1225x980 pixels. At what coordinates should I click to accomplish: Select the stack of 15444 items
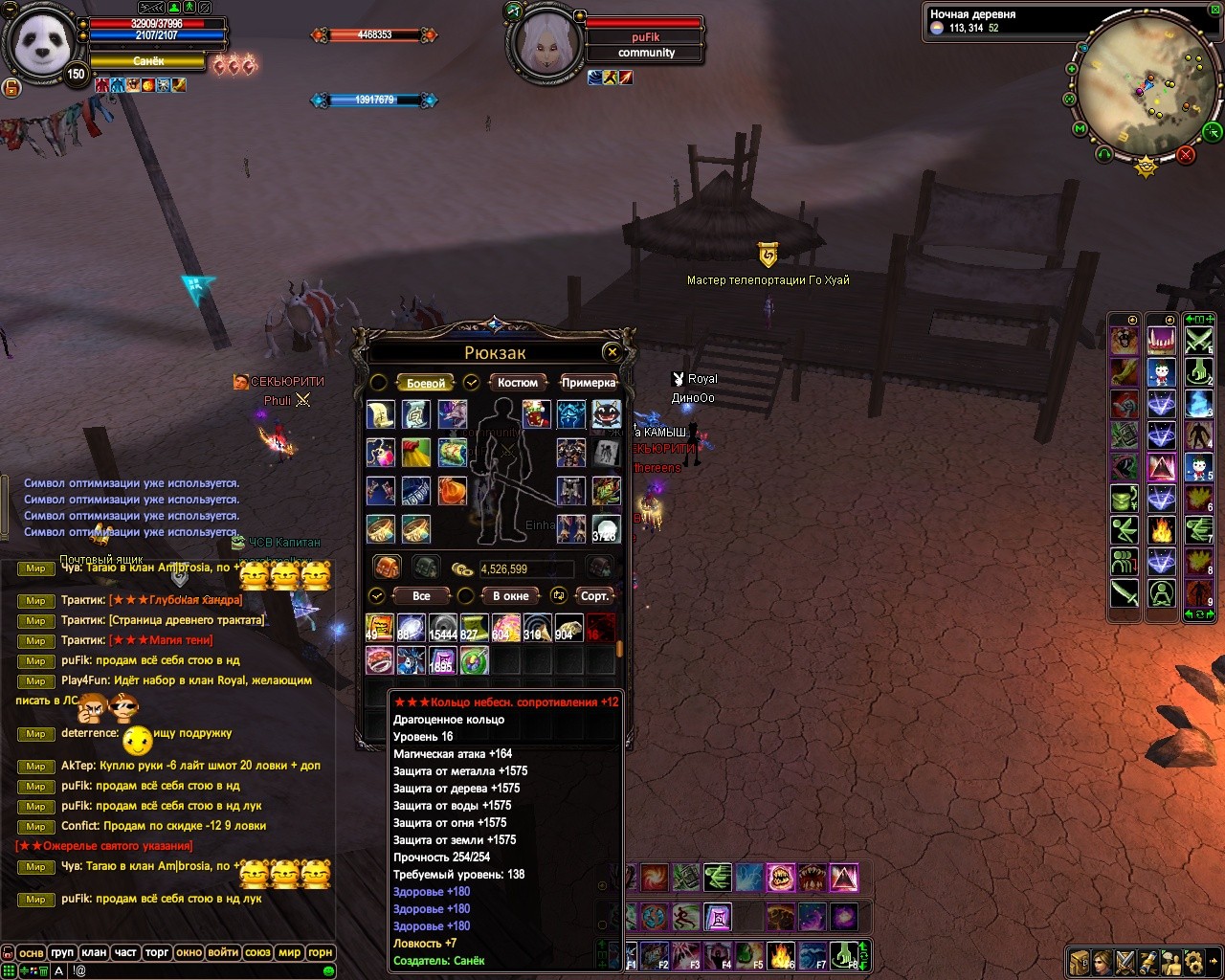[442, 628]
